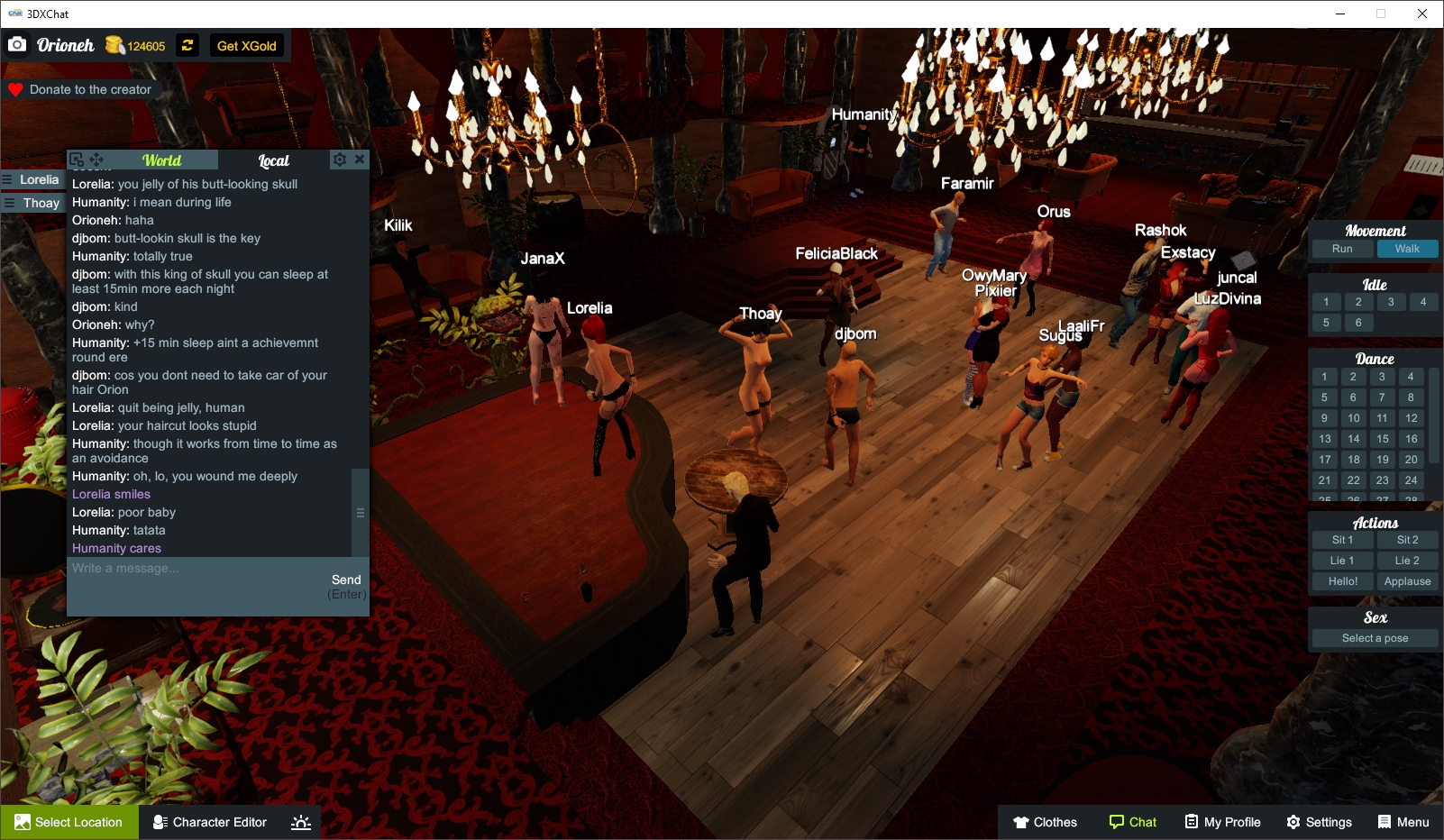Click the XGold refresh icon
Viewport: 1444px width, 840px height.
187,45
